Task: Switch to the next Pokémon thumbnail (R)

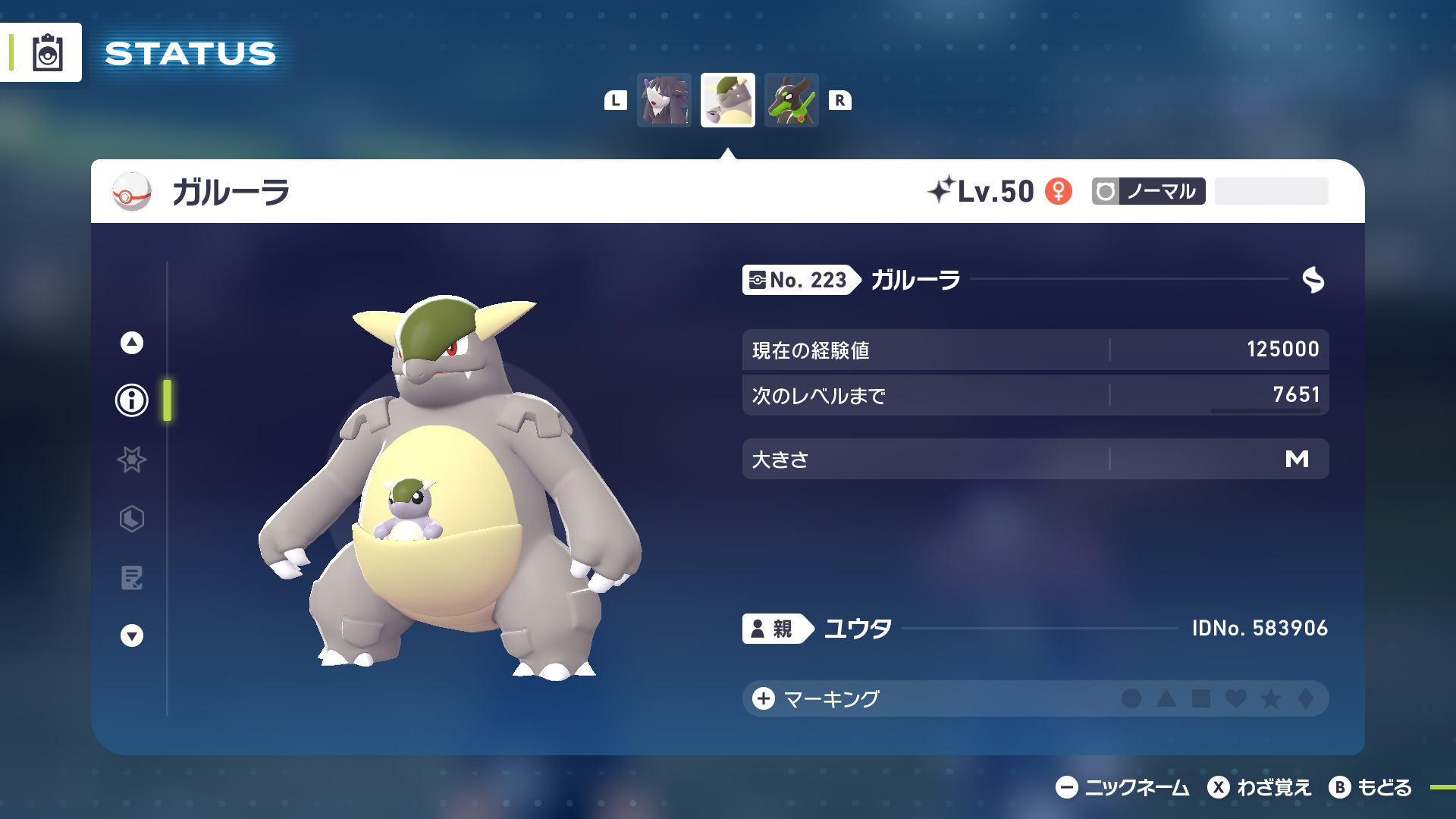Action: coord(792,99)
